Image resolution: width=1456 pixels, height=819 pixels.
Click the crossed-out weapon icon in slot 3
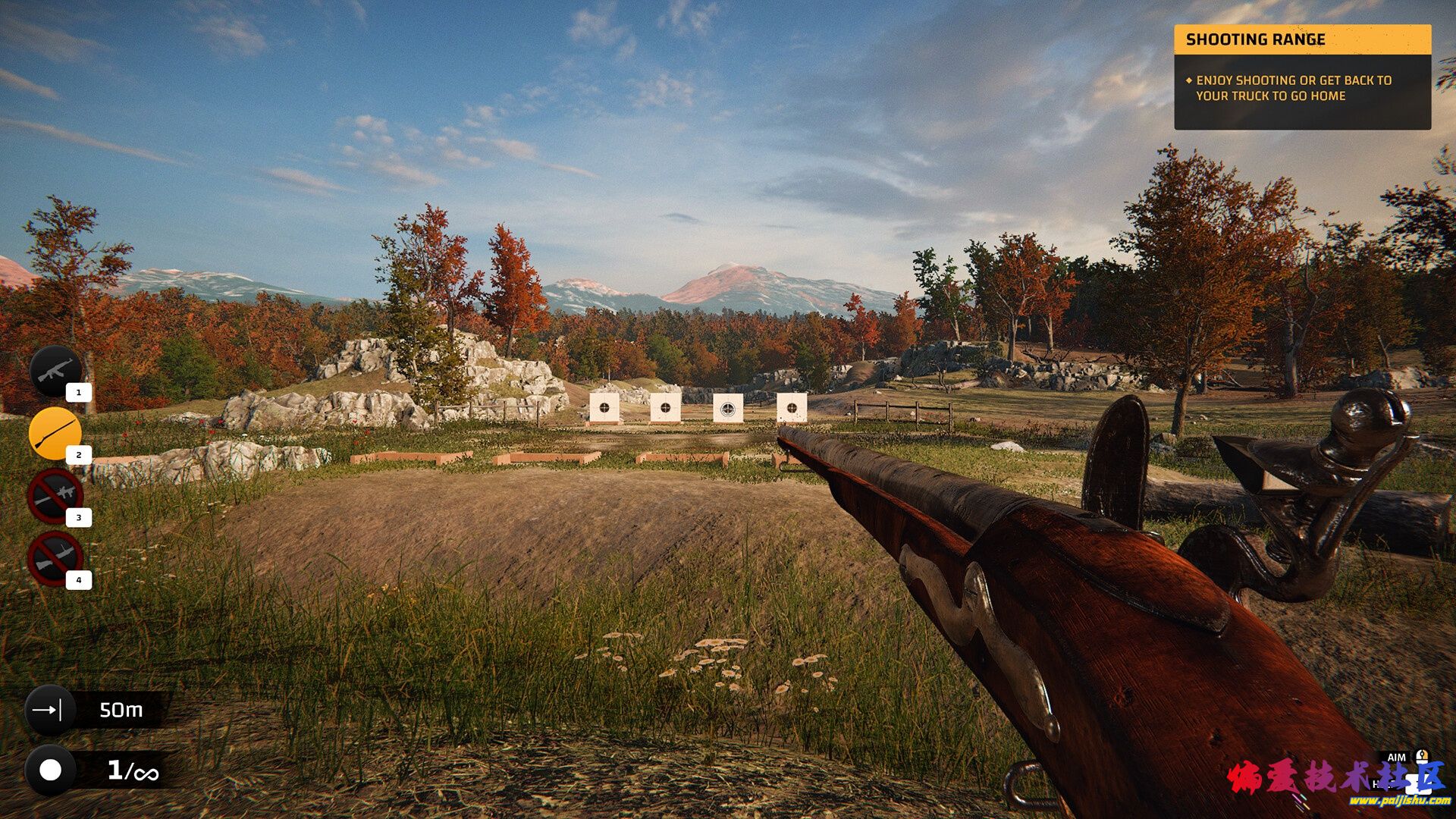point(55,496)
